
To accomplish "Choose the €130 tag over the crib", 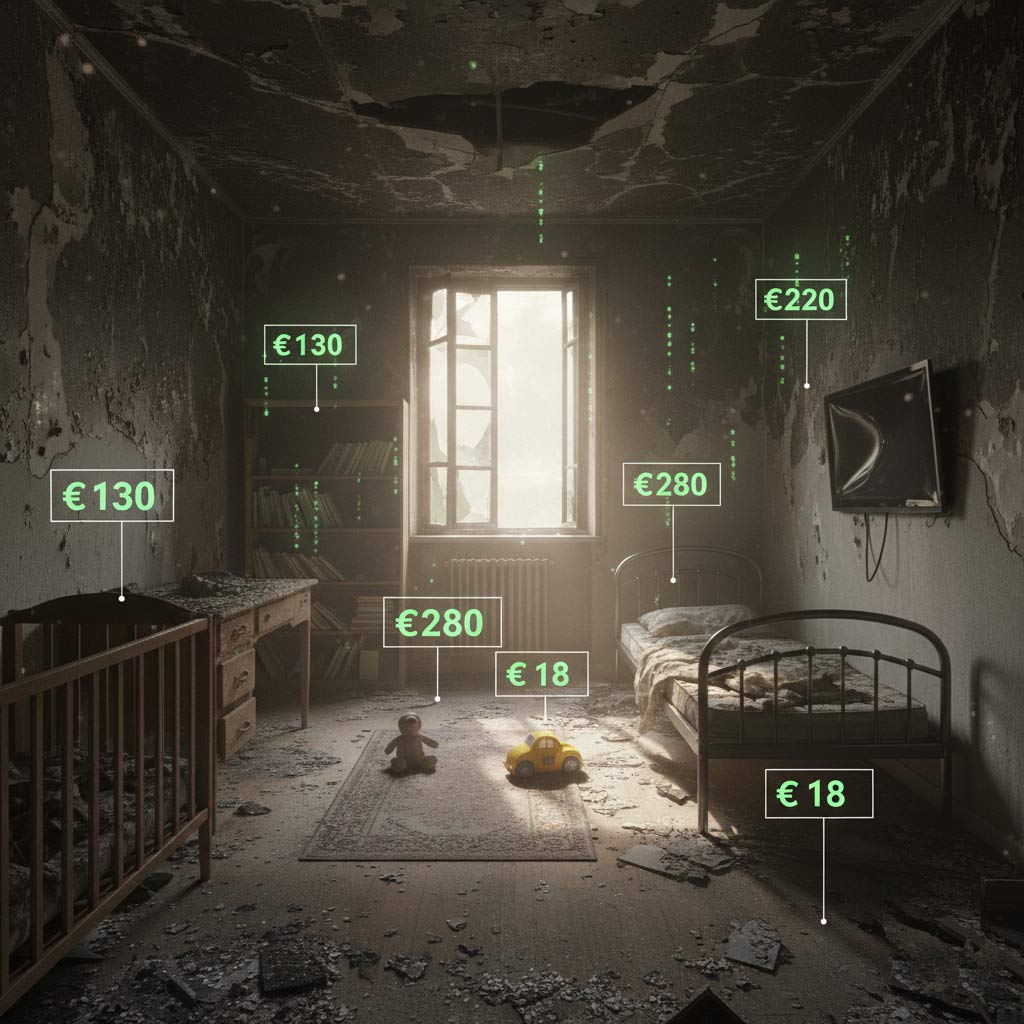I will [x=111, y=495].
